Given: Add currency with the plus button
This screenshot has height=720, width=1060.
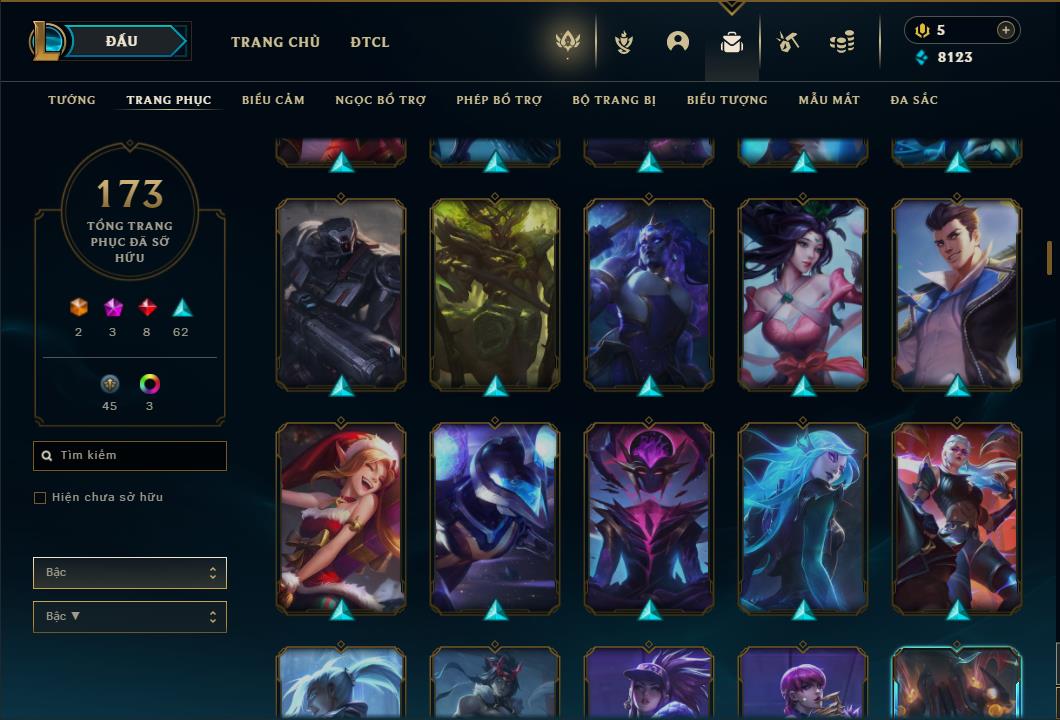Looking at the screenshot, I should point(1006,30).
